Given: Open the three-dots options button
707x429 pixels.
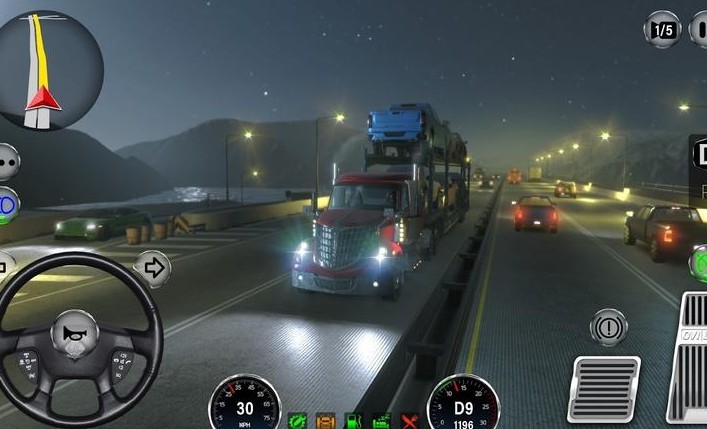Looking at the screenshot, I should pos(7,160).
